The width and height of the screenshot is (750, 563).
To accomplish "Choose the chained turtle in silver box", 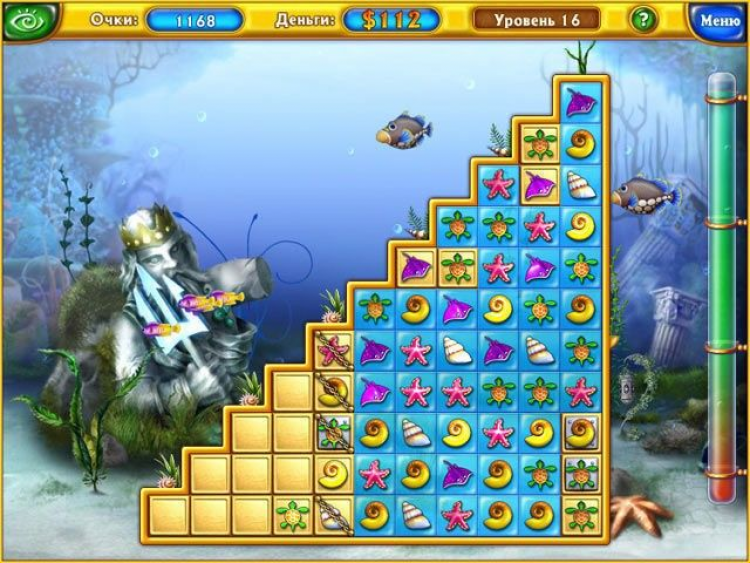I will point(332,432).
